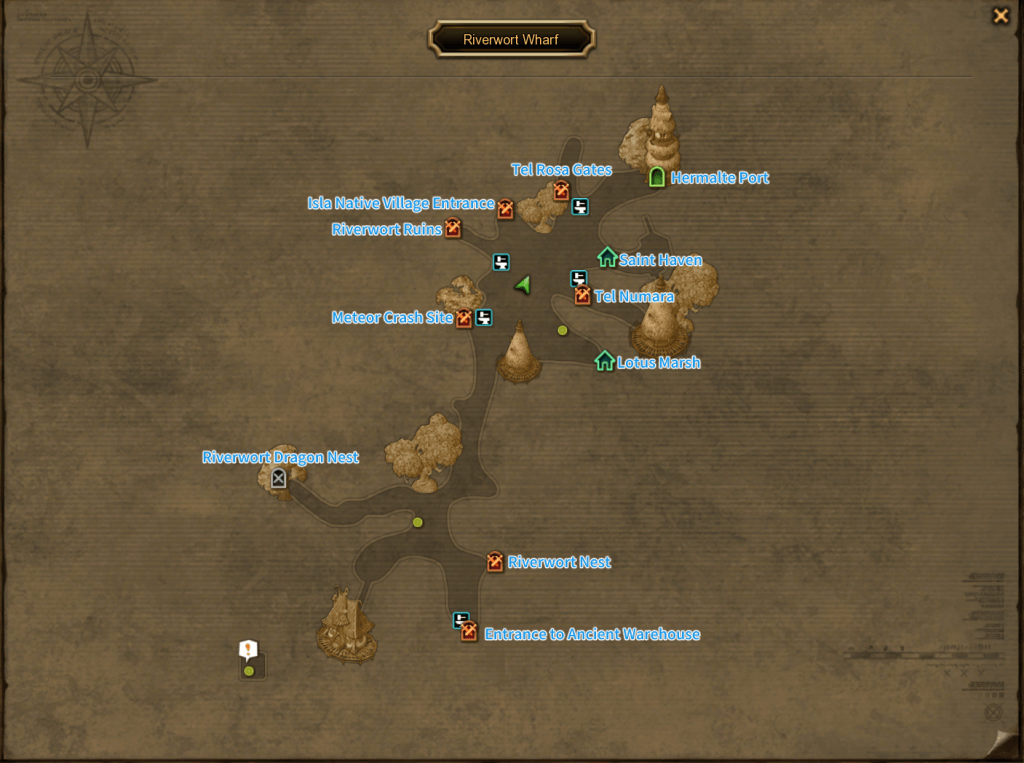This screenshot has width=1024, height=763.
Task: Select the Tel Numara dungeon marker
Action: pos(583,296)
